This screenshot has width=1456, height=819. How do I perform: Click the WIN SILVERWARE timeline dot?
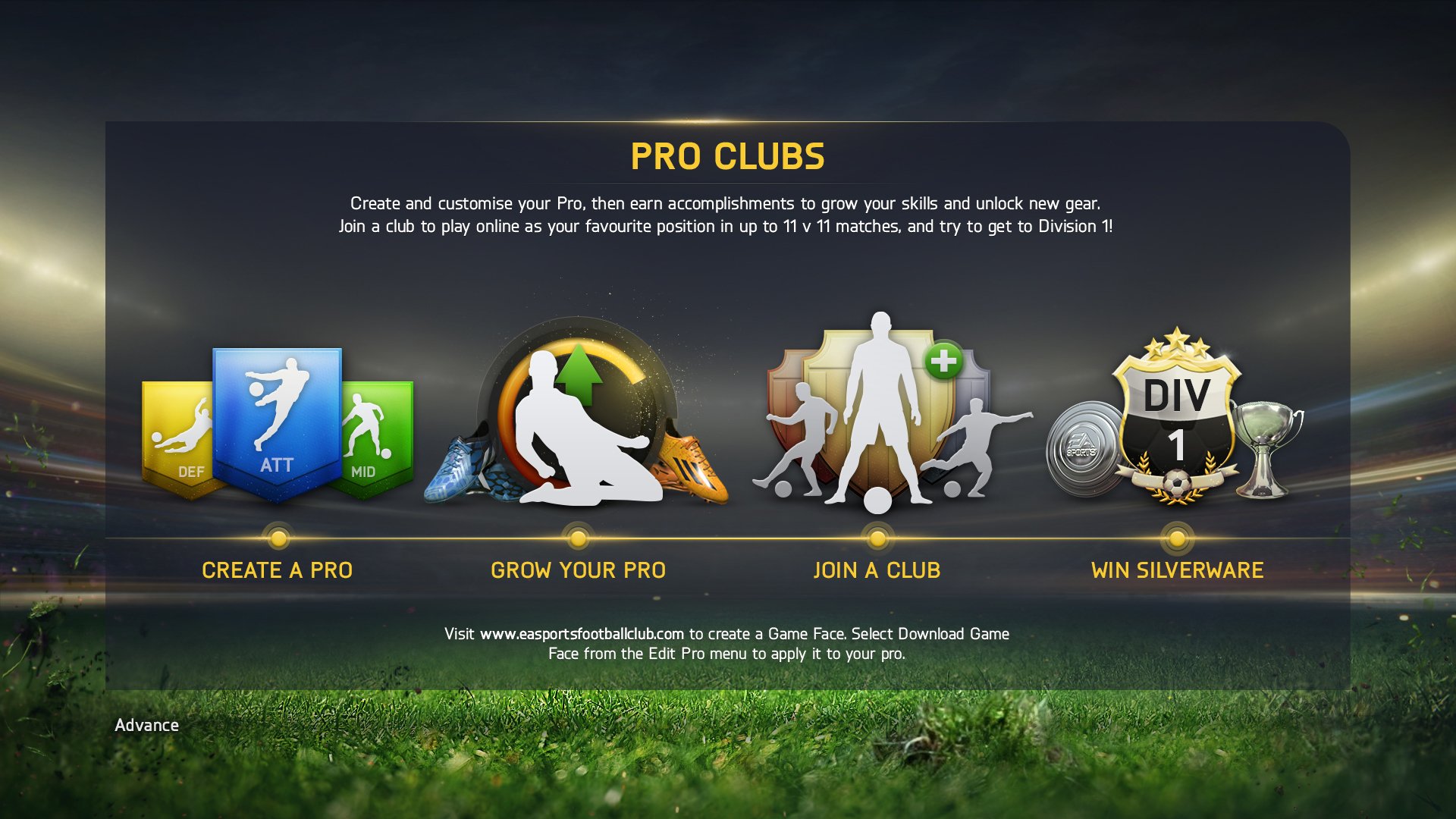point(1177,540)
